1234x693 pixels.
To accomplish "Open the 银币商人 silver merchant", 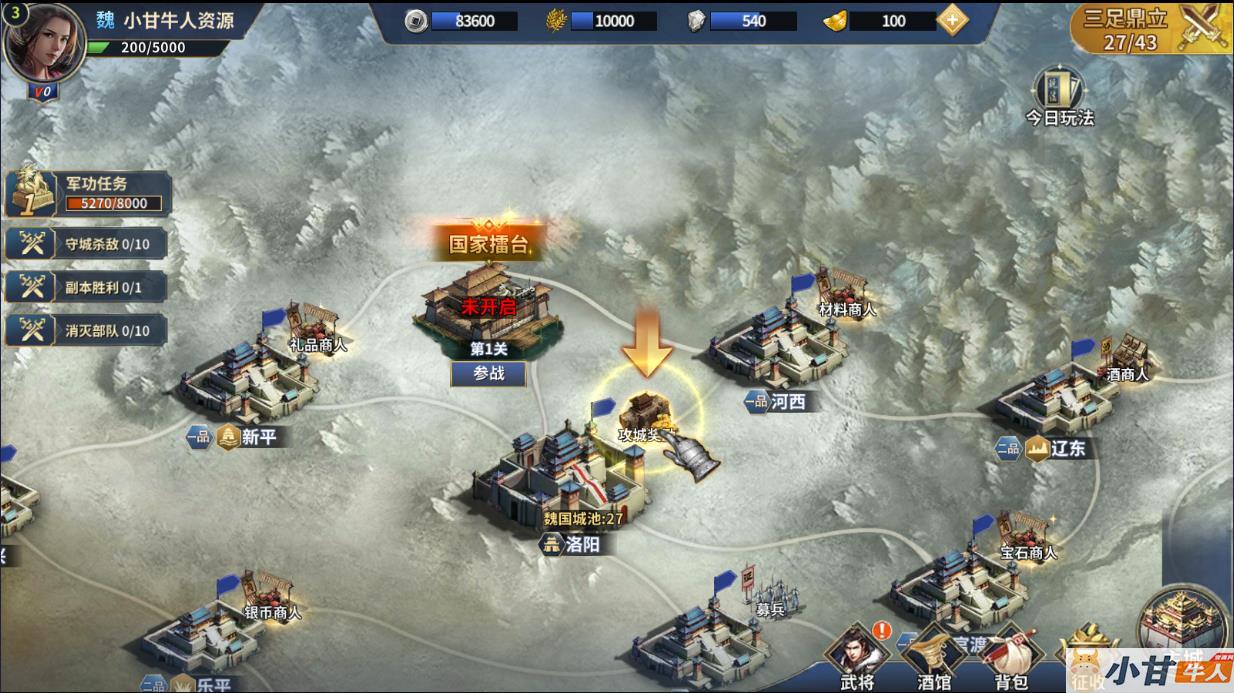I will coord(272,597).
